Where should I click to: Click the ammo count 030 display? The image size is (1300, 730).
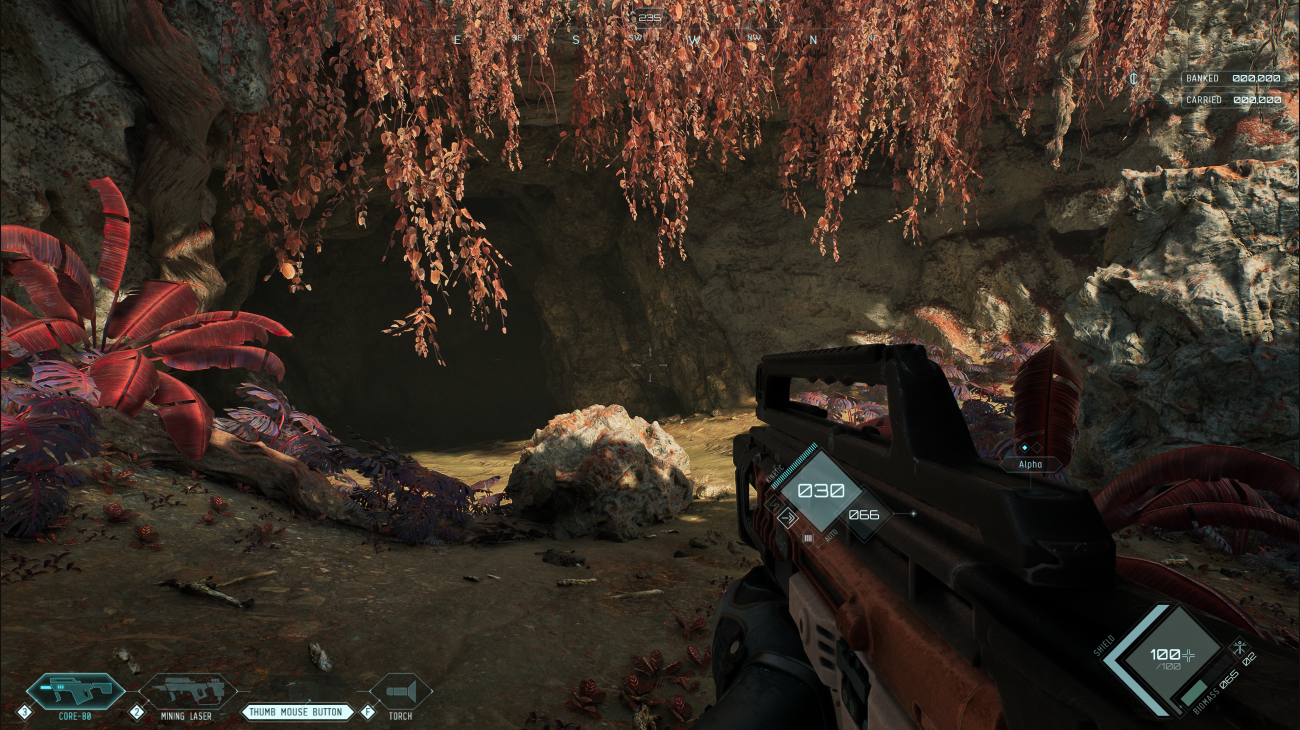(x=822, y=490)
